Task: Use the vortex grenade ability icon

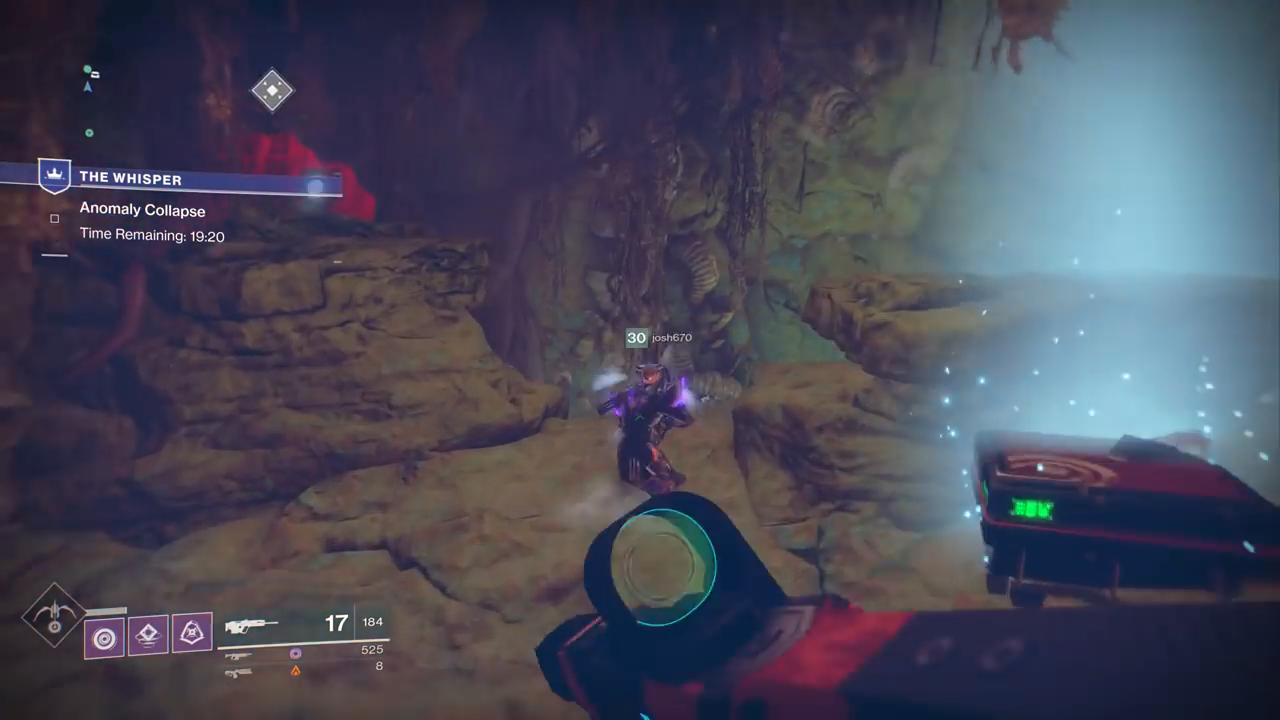Action: tap(104, 637)
